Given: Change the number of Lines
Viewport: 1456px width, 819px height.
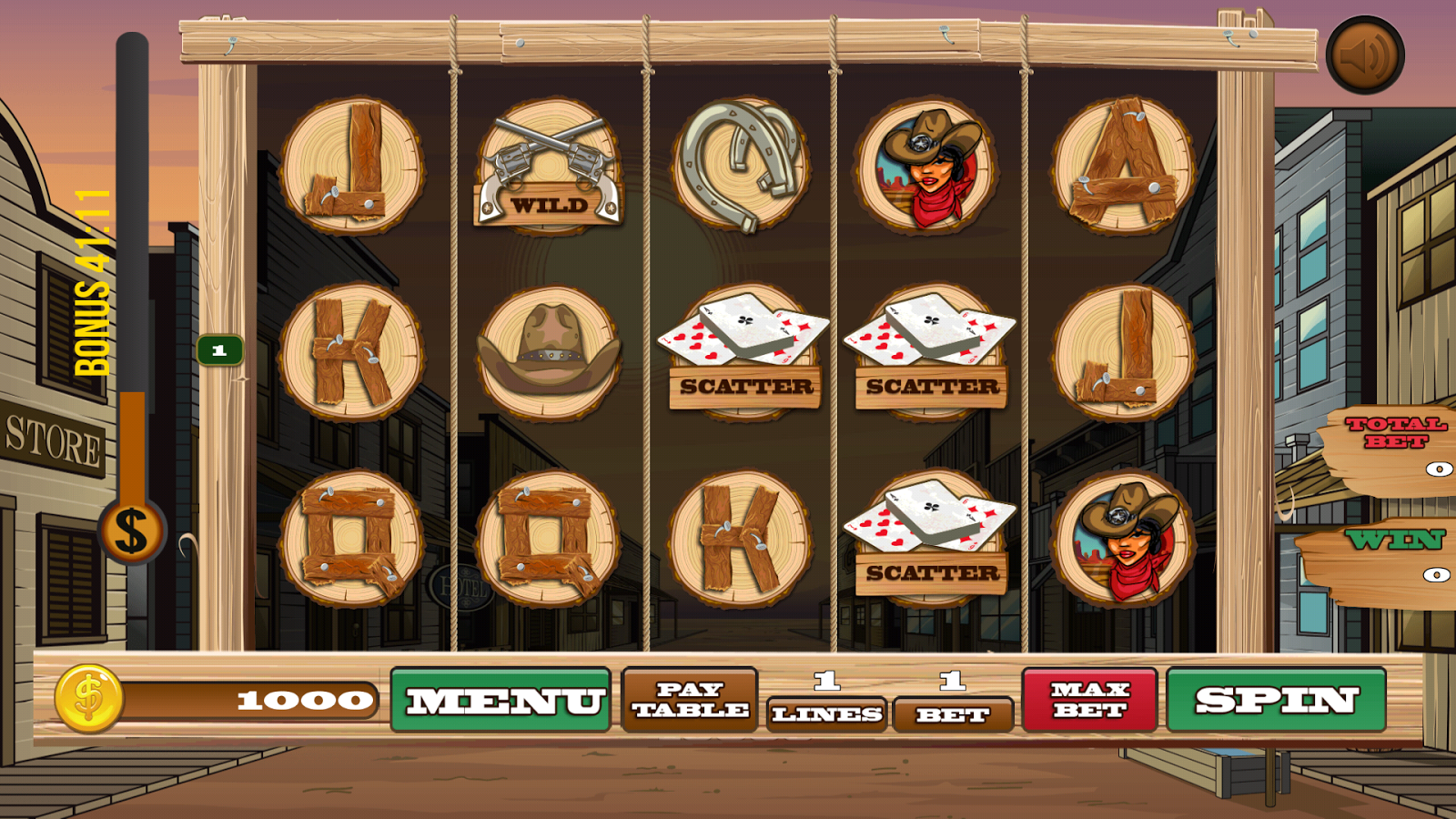Looking at the screenshot, I should pos(826,713).
